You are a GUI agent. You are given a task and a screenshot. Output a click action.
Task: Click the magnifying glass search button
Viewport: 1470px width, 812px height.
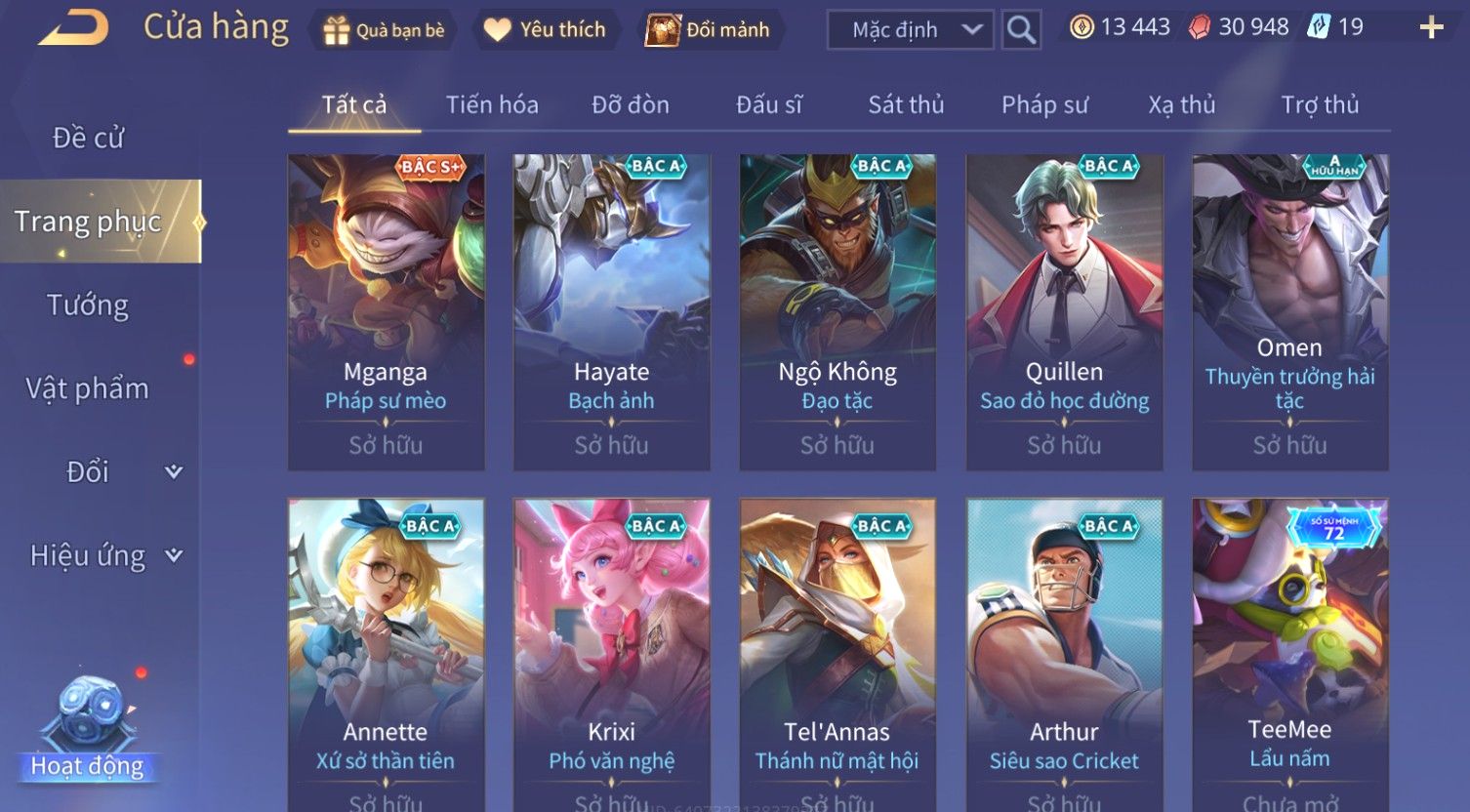(1021, 30)
